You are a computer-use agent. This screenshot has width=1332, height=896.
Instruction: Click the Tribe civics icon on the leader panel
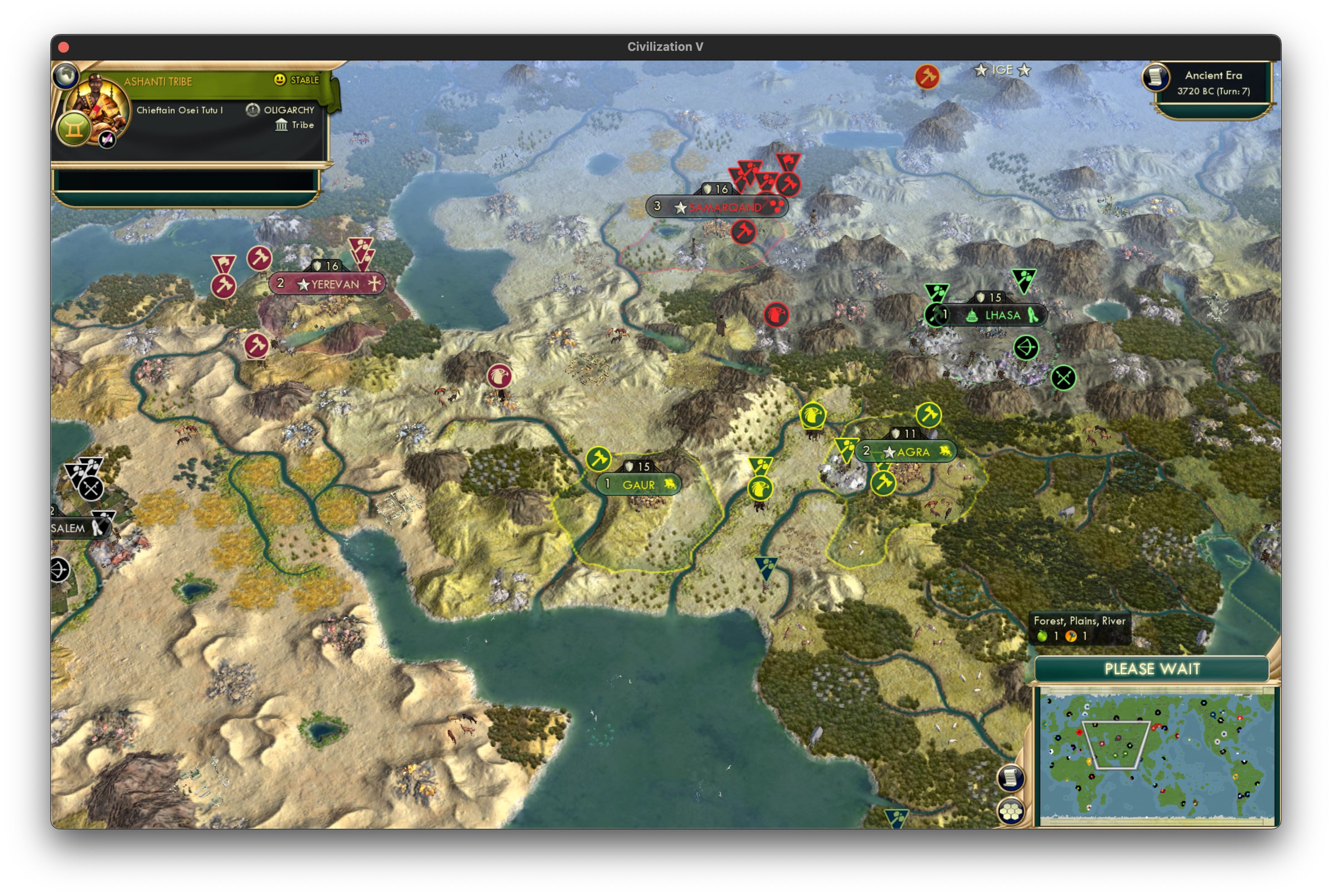pyautogui.click(x=282, y=125)
